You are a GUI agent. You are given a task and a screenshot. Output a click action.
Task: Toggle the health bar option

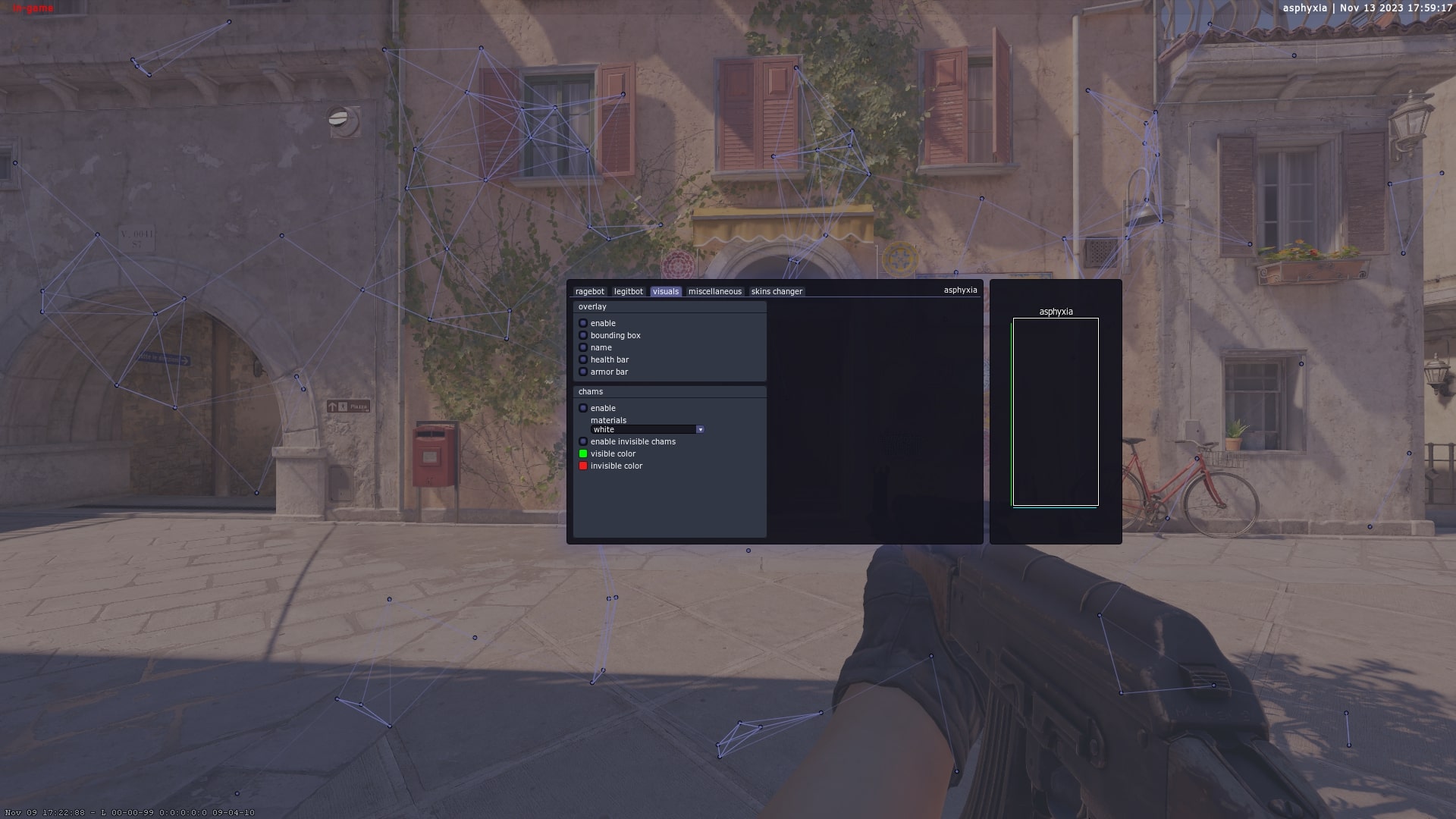583,359
